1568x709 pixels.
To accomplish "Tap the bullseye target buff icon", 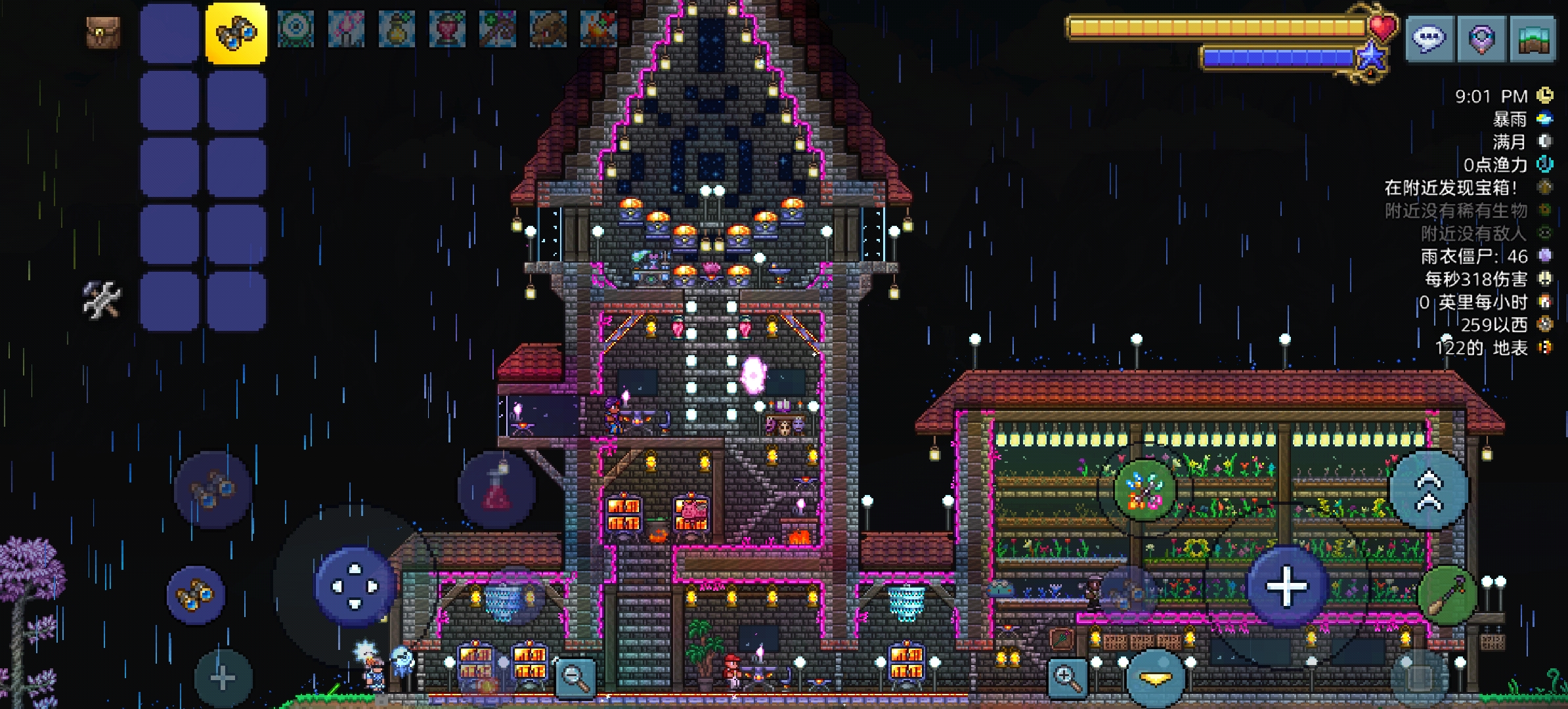I will click(x=295, y=30).
